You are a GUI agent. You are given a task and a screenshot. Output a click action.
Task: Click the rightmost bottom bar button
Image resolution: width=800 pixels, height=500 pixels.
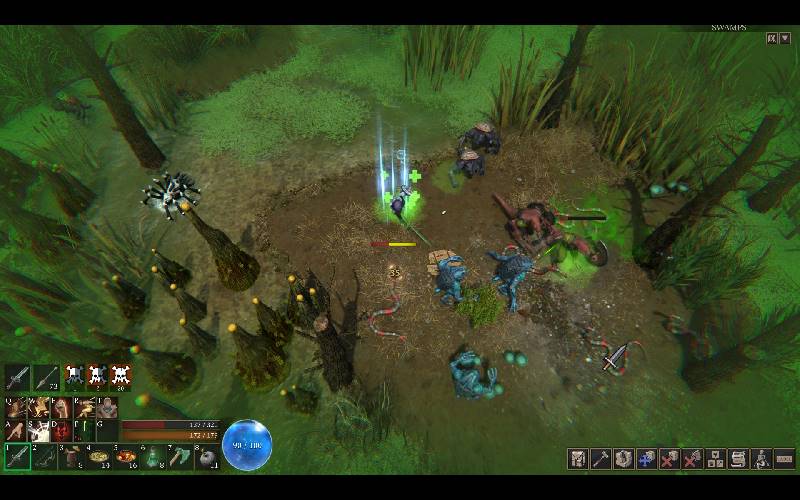pos(784,458)
